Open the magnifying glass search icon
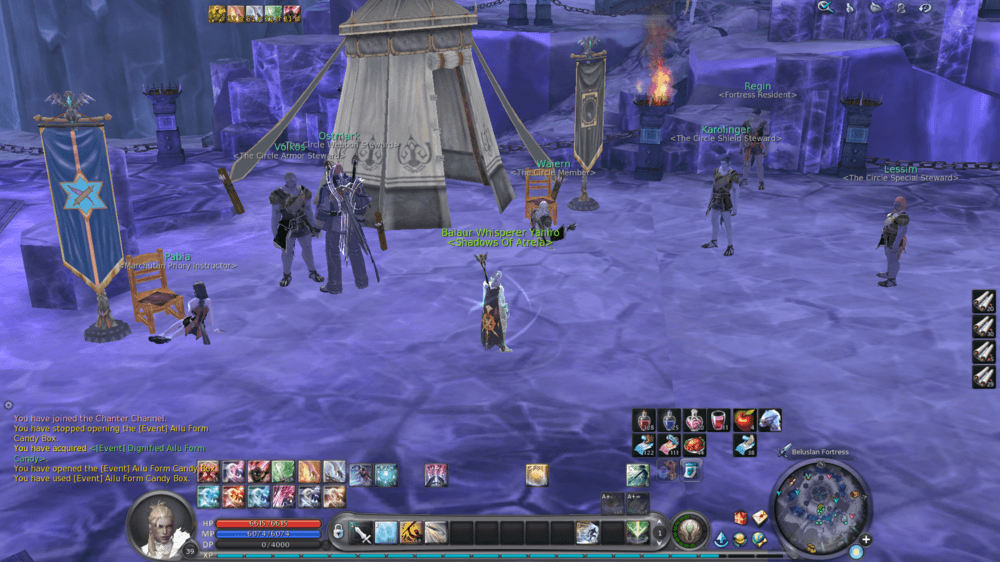This screenshot has height=562, width=1000. 824,7
